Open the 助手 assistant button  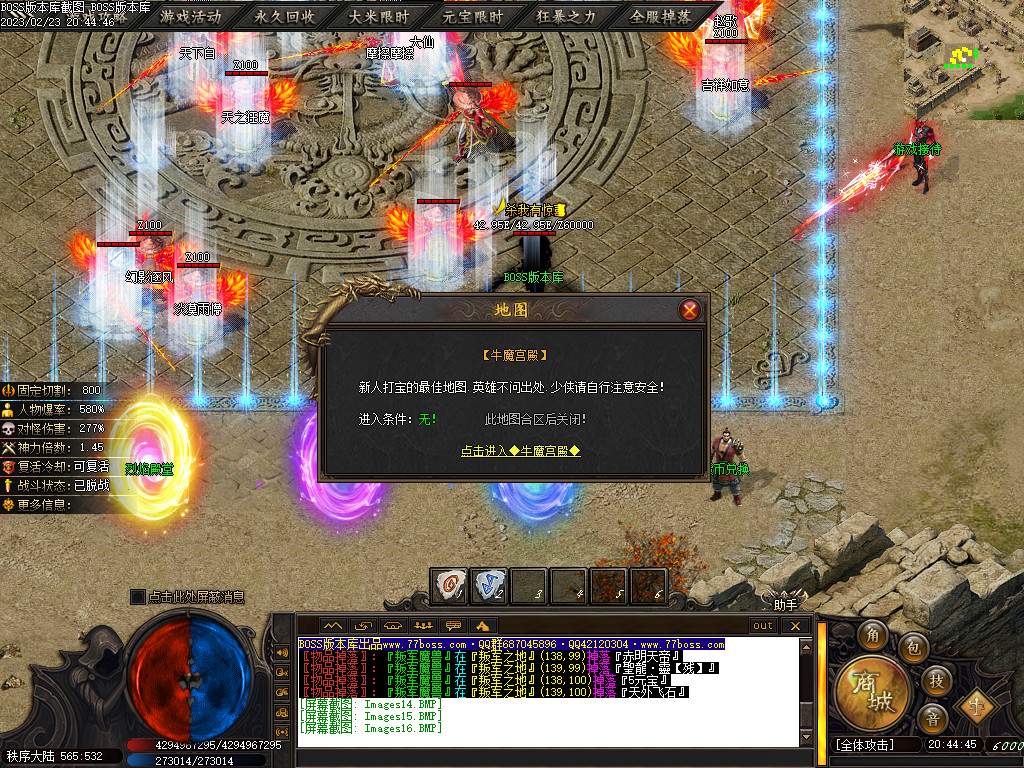click(x=786, y=603)
